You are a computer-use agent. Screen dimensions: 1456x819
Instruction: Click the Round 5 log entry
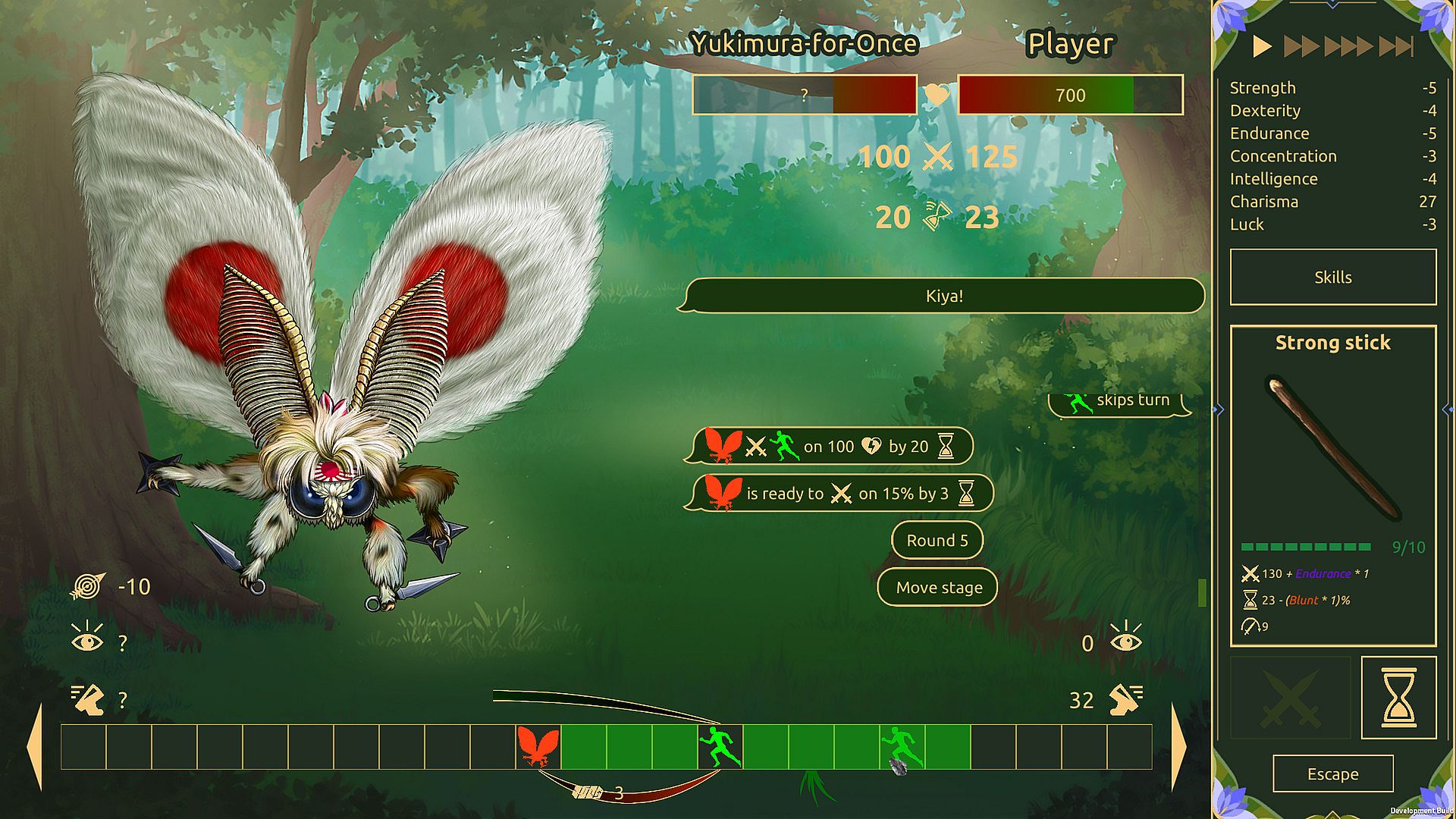(937, 541)
